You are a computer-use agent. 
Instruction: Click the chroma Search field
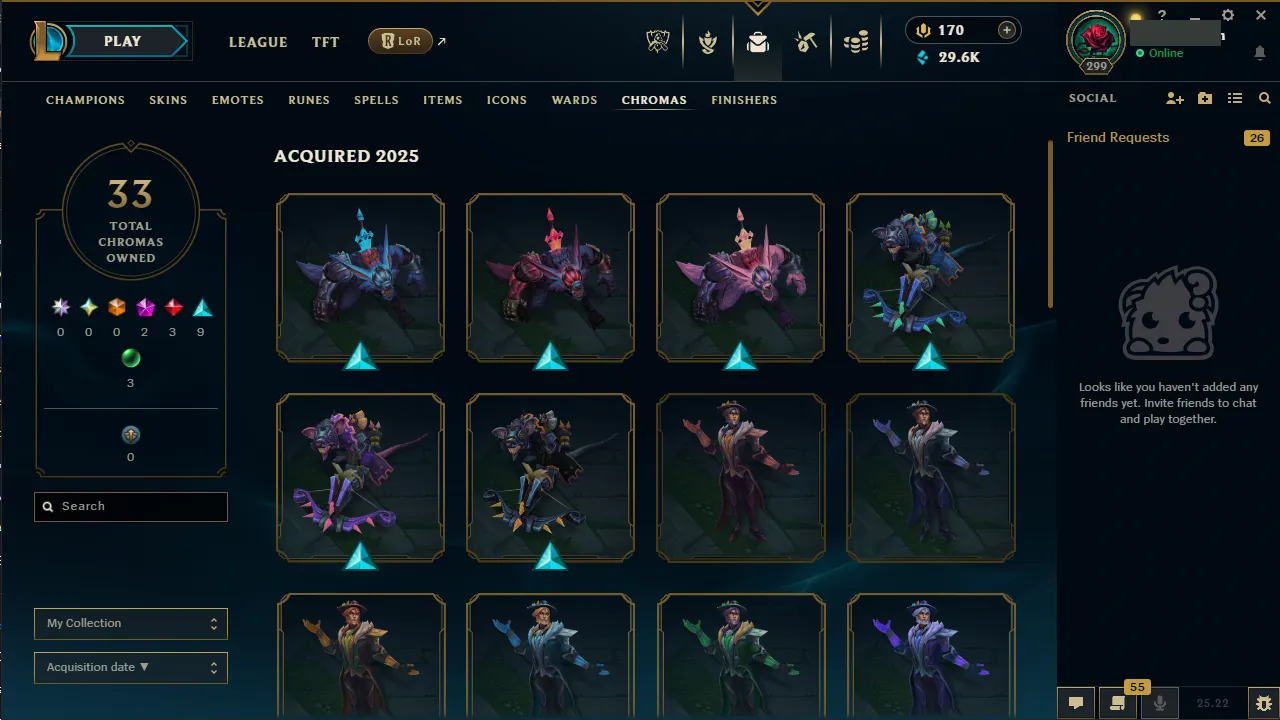tap(130, 506)
